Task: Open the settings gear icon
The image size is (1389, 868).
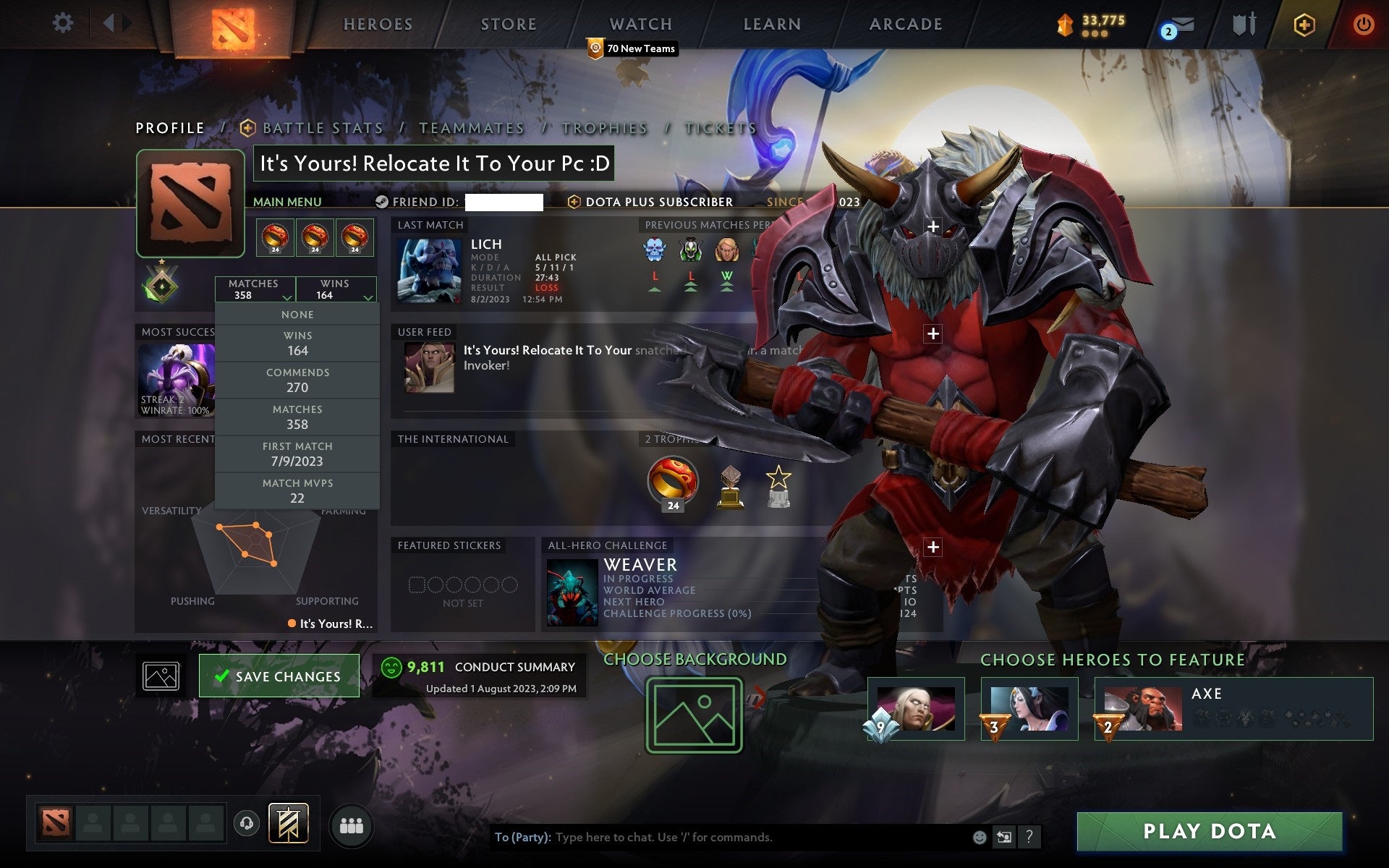Action: [64, 23]
